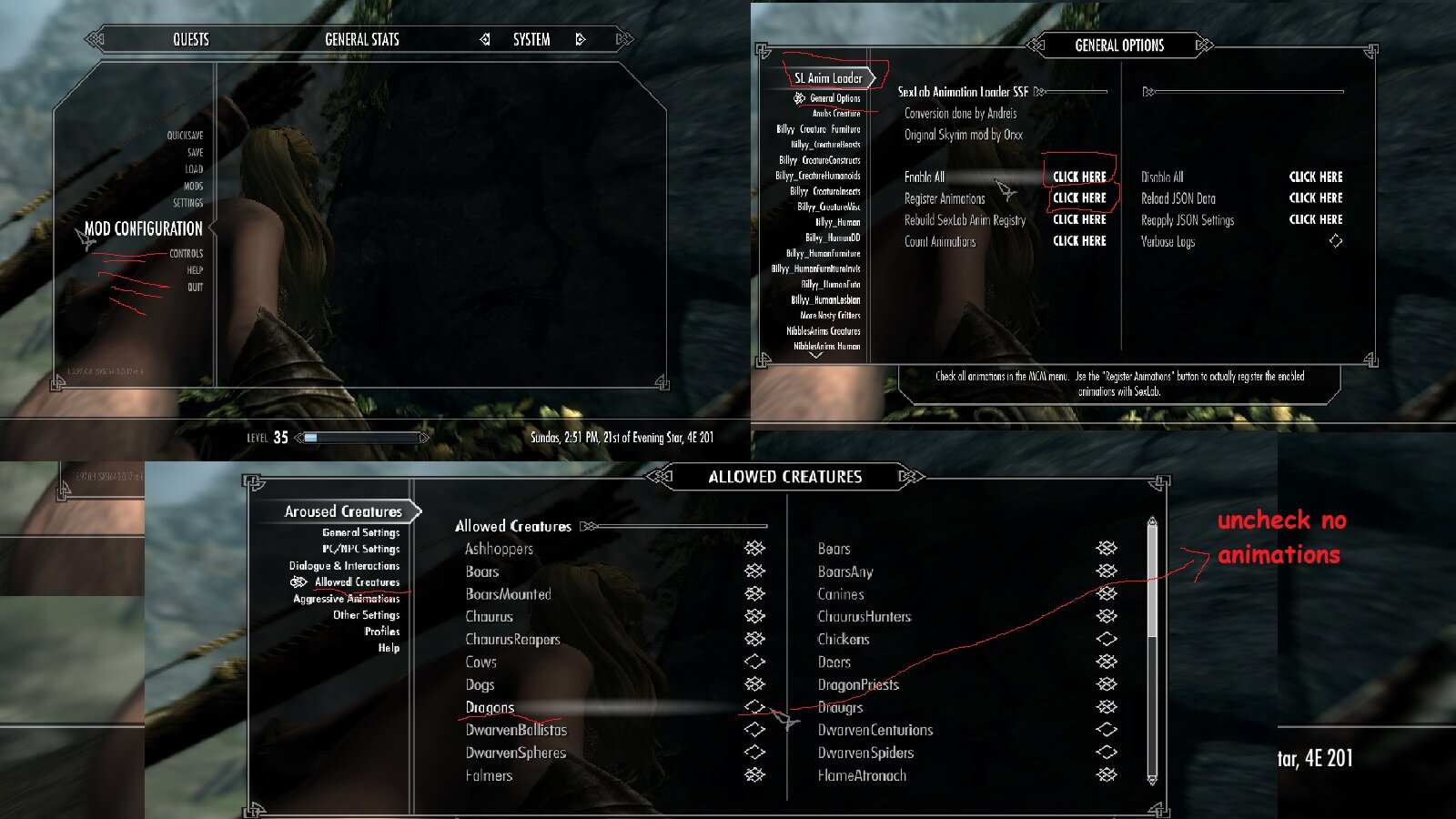
Task: Toggle the Dragons allowed creature setting
Action: pos(755,708)
